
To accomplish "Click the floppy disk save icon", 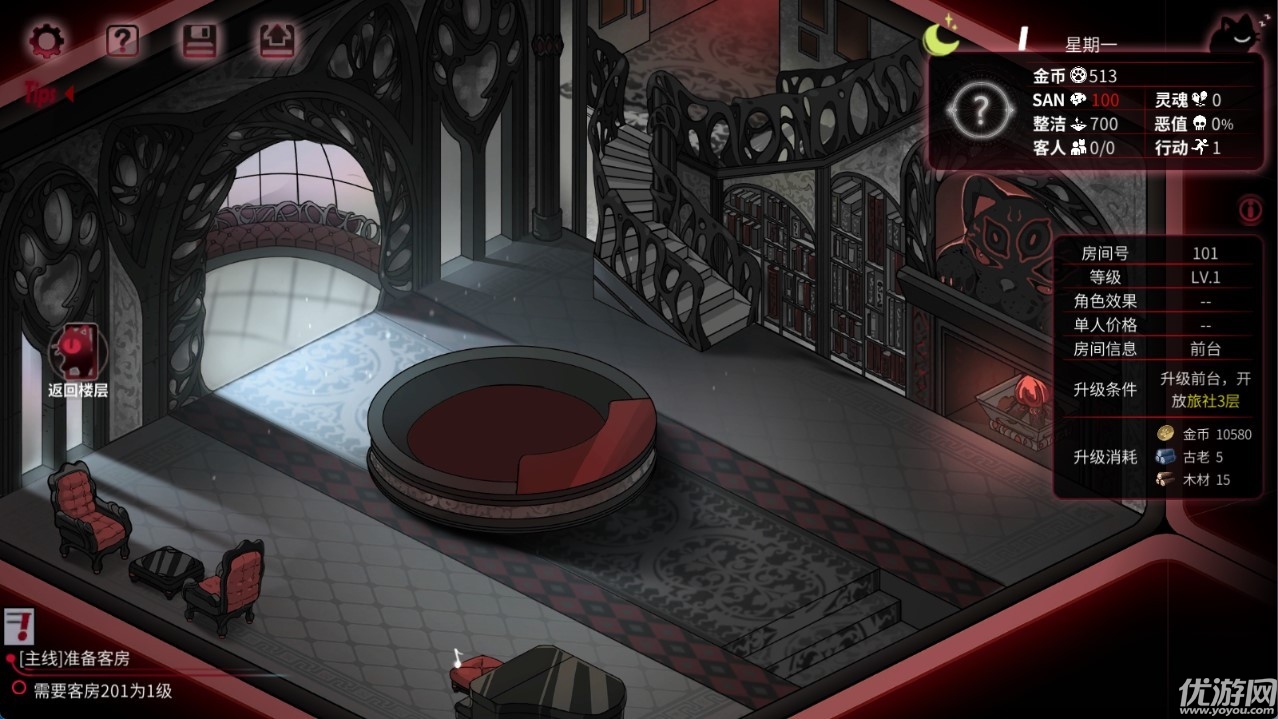I will (199, 41).
